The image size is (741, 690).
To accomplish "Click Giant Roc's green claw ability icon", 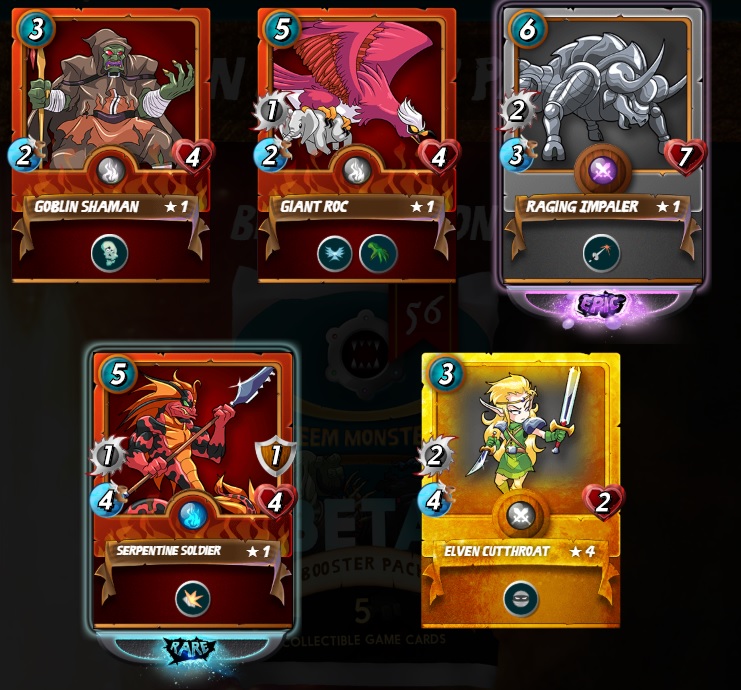I will pyautogui.click(x=378, y=253).
